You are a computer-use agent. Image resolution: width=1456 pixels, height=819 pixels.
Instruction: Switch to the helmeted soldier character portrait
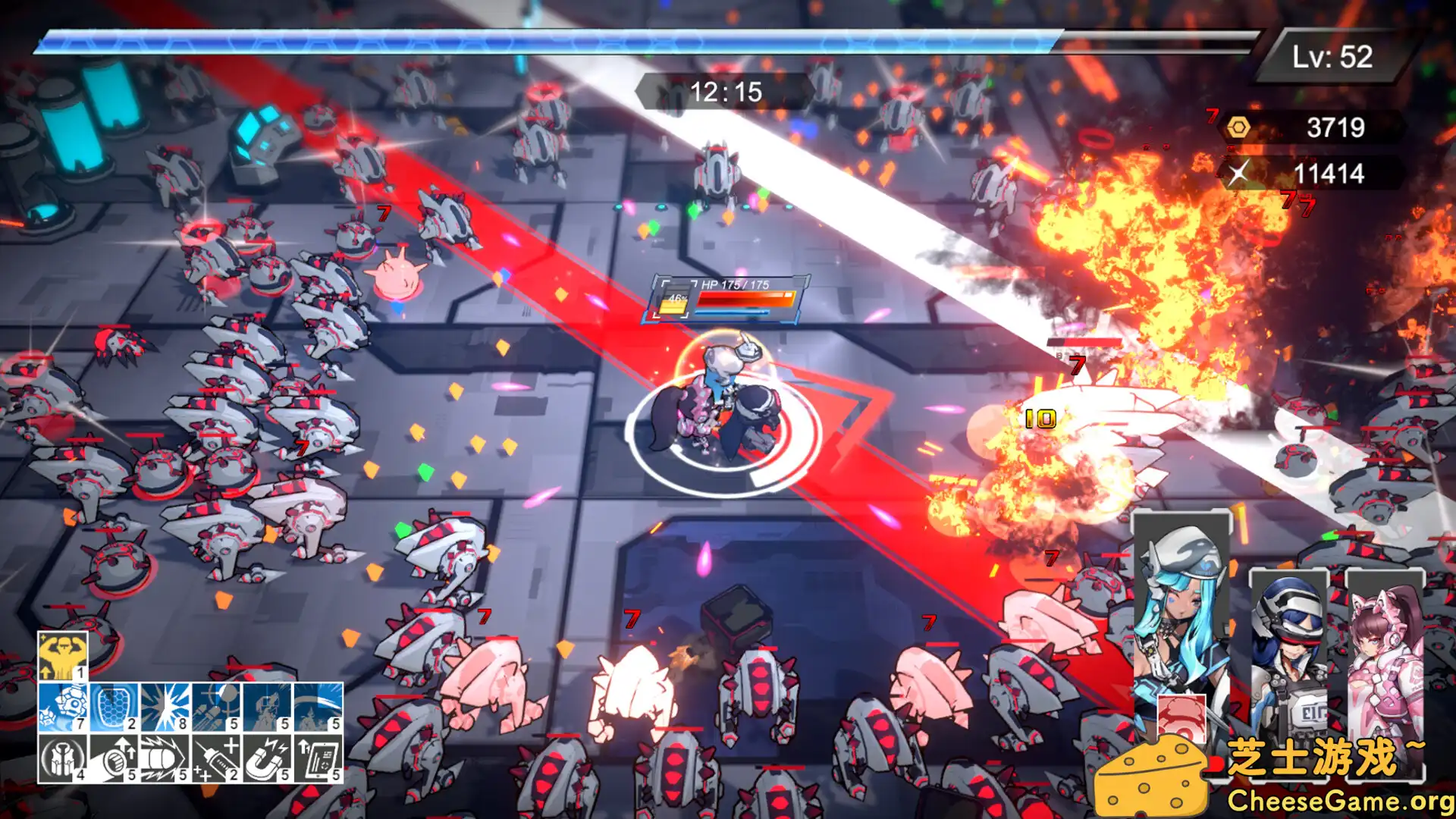coord(1289,645)
